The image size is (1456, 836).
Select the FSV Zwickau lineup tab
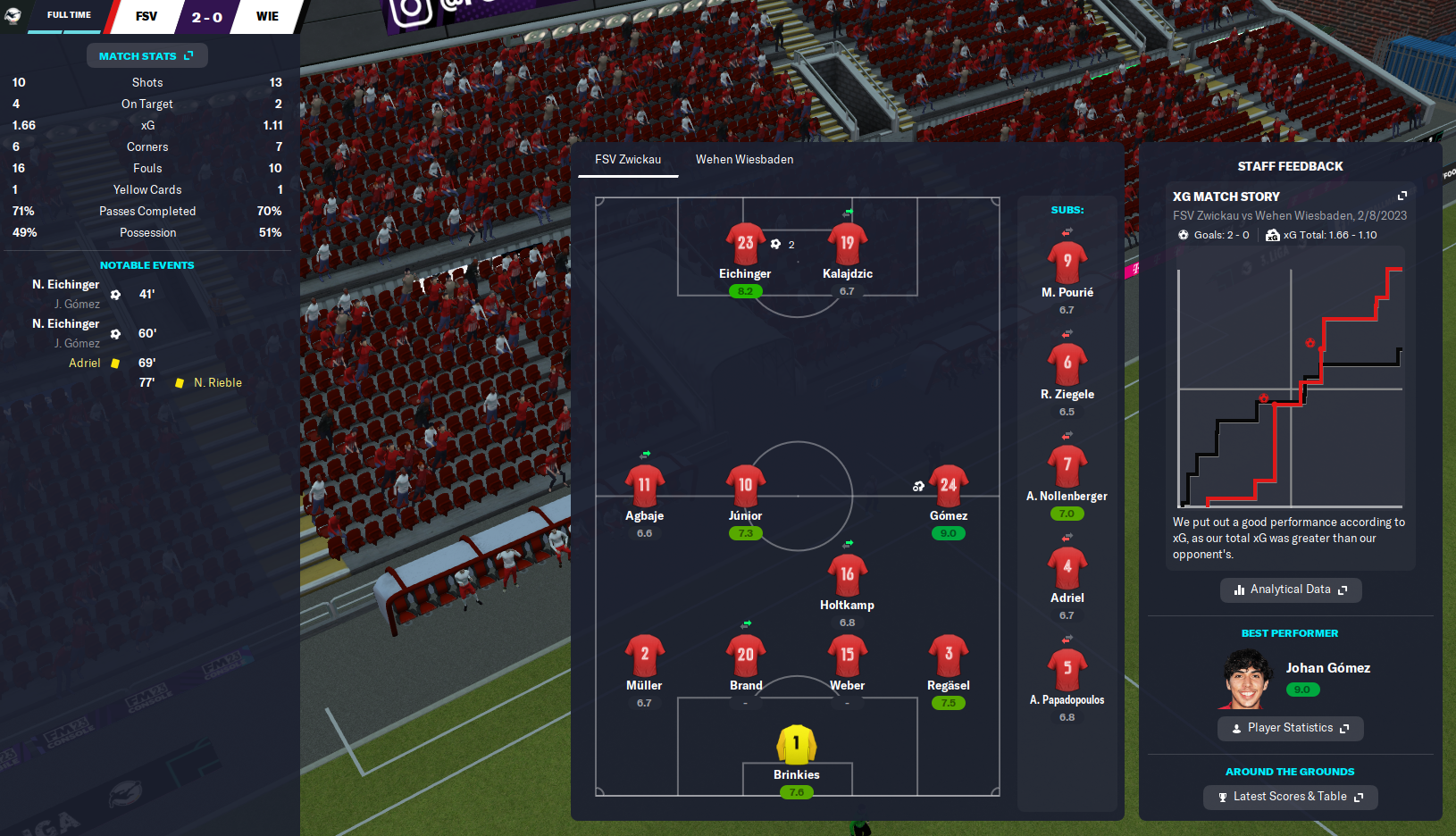[x=628, y=159]
